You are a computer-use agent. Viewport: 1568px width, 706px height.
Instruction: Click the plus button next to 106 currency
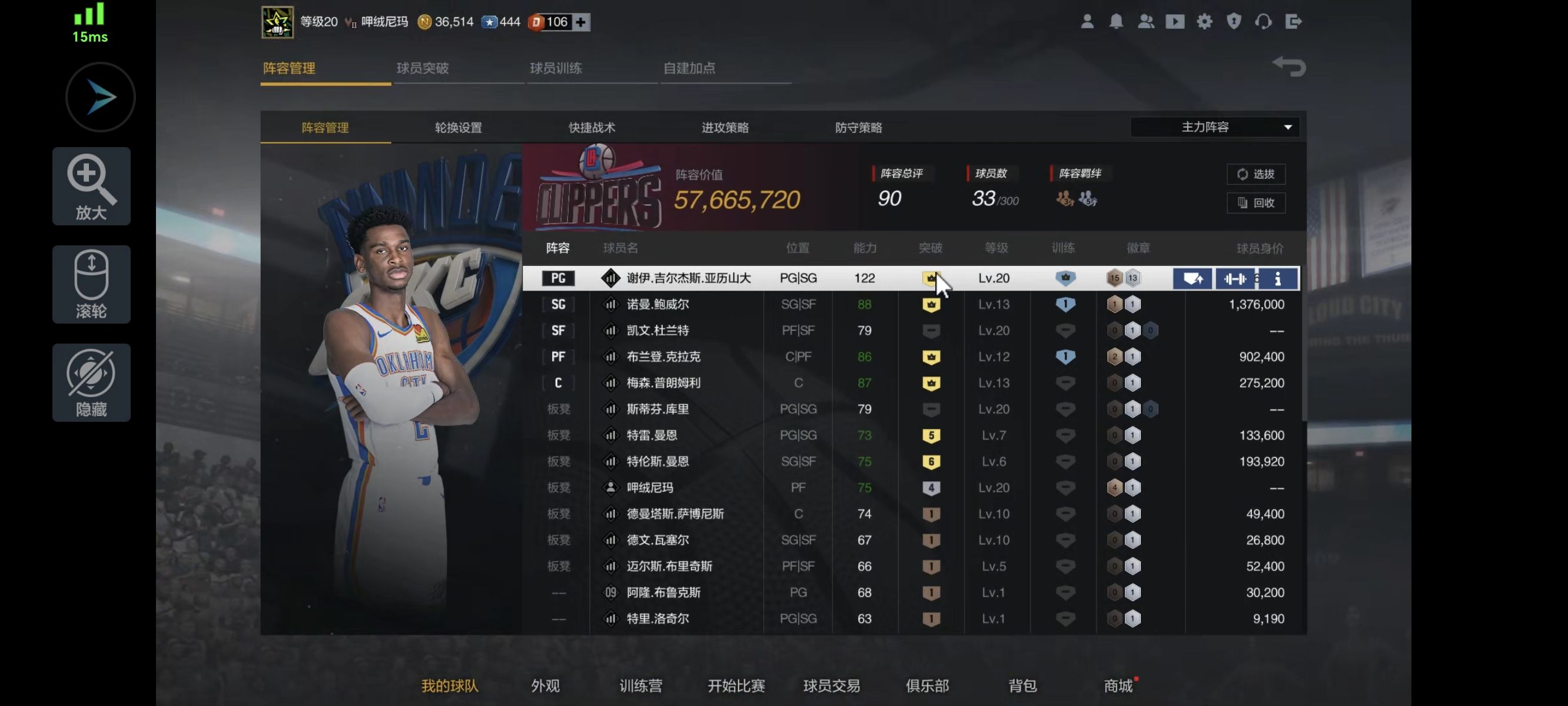point(580,22)
